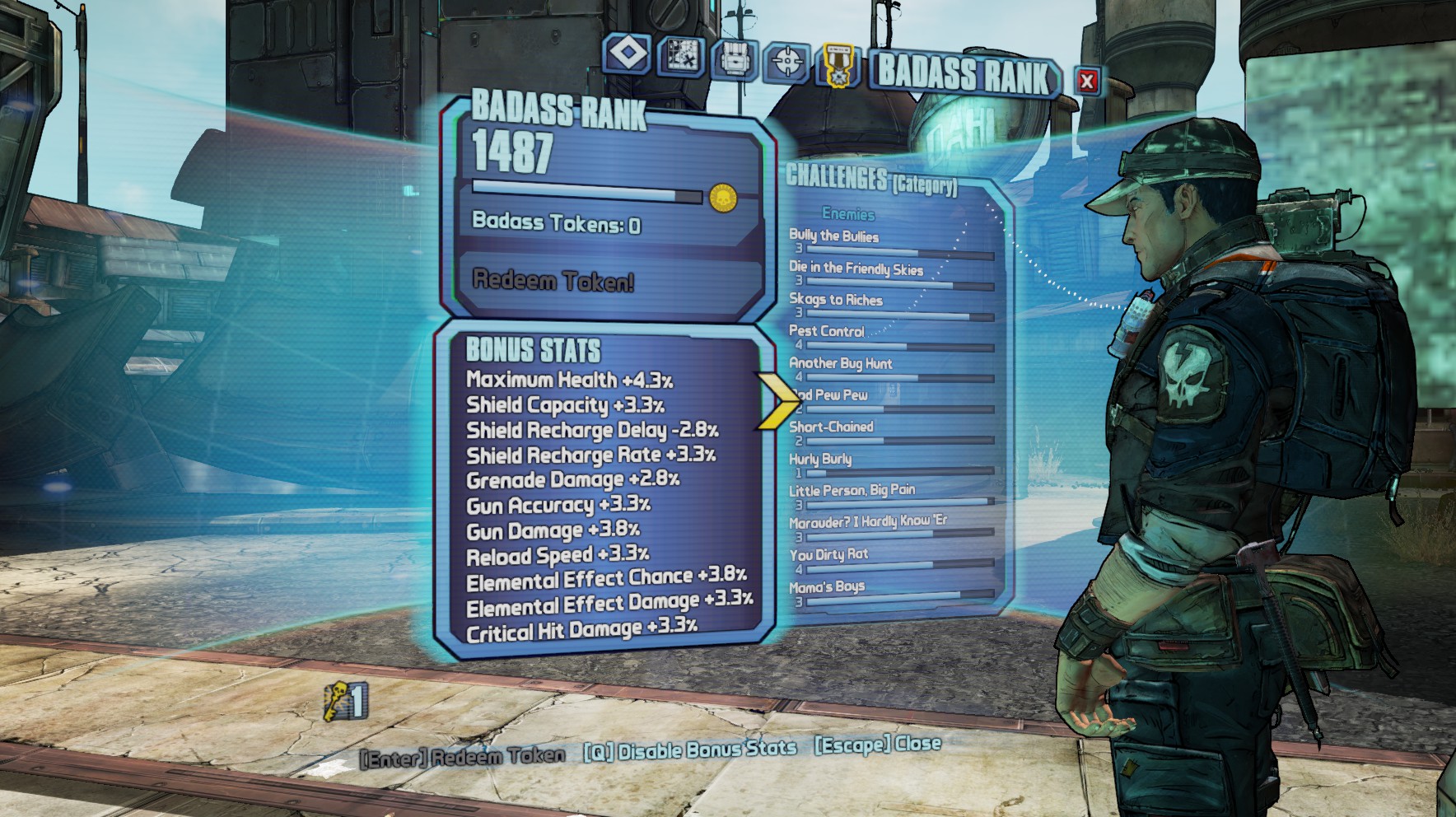
Task: Choose the Short-Chained challenge
Action: tap(831, 427)
